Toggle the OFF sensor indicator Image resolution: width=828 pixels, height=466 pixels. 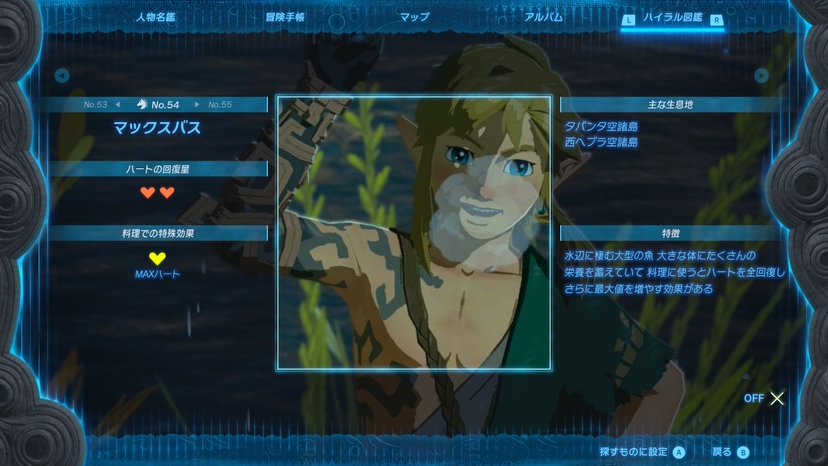(x=764, y=398)
